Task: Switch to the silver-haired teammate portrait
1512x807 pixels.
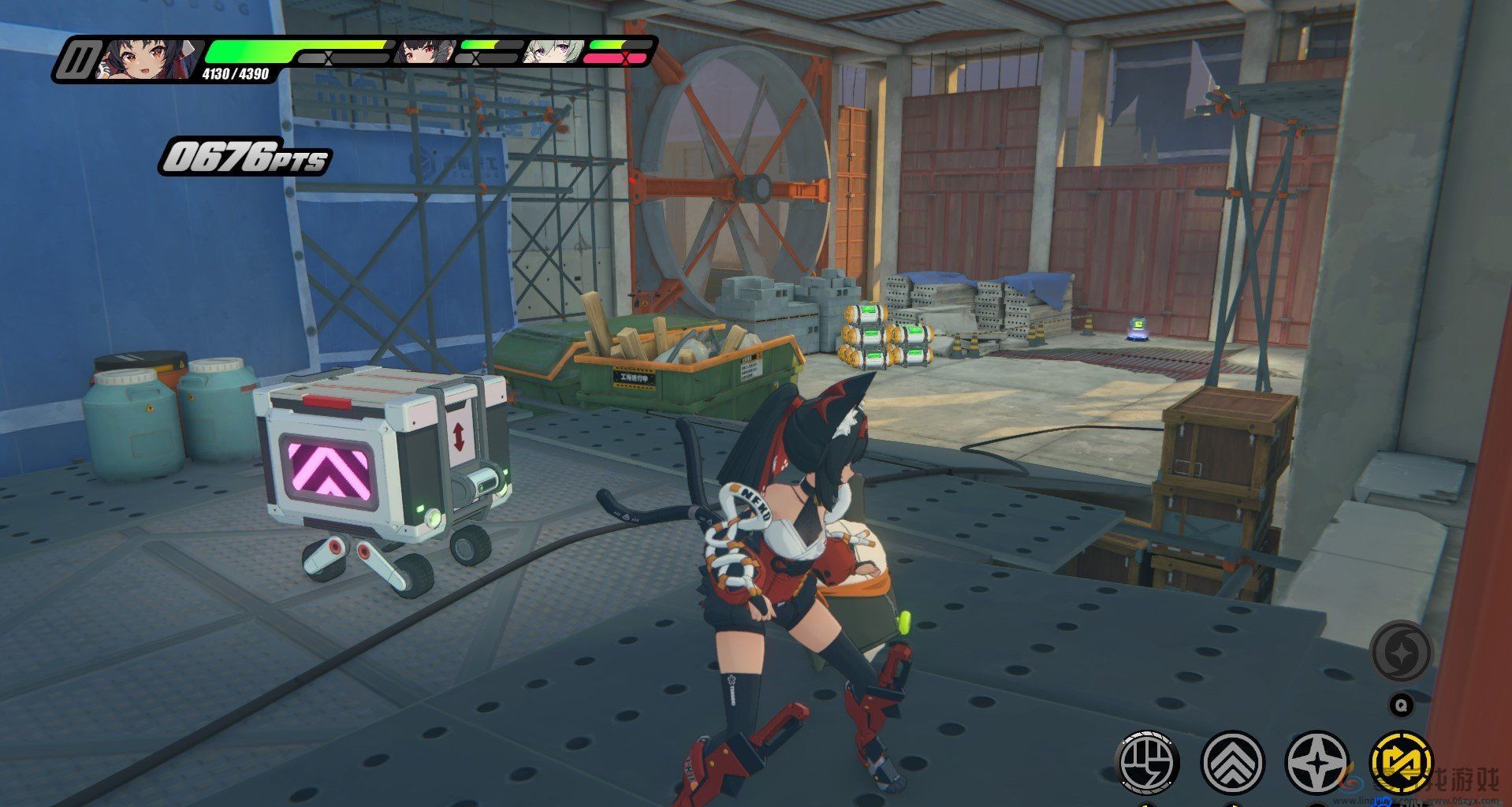Action: (553, 52)
